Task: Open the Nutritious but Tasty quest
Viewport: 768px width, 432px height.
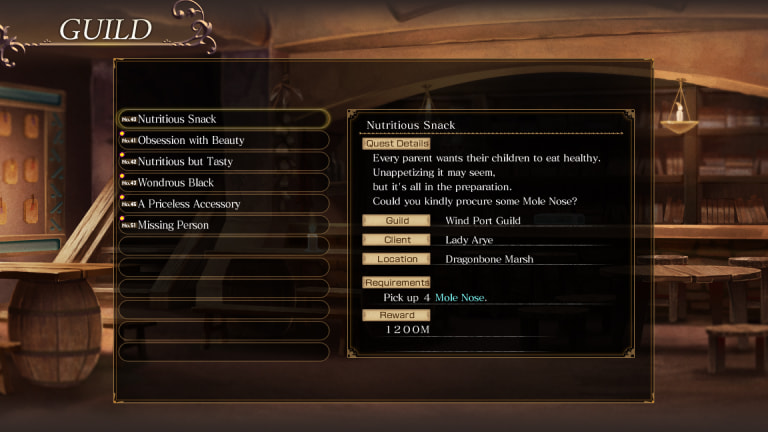Action: (223, 161)
